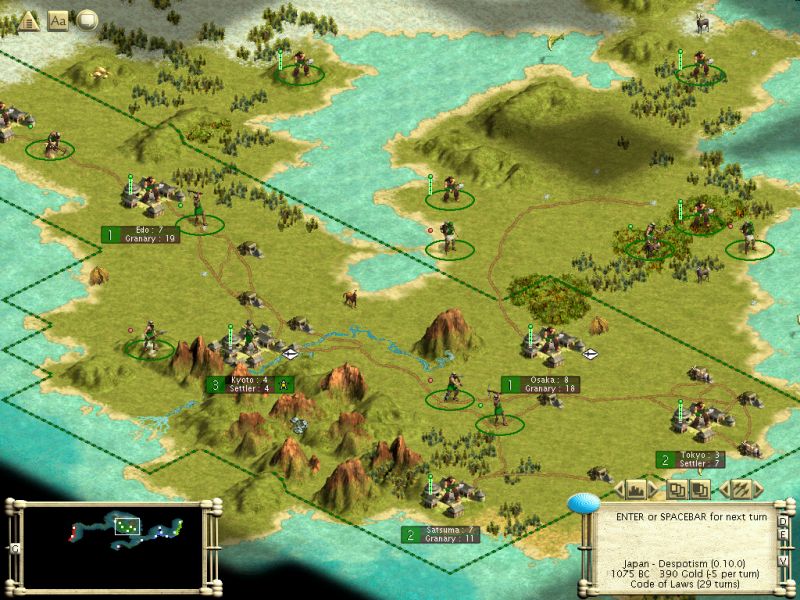Cycle to previous unit with left arrow
The width and height of the screenshot is (800, 600).
point(722,490)
